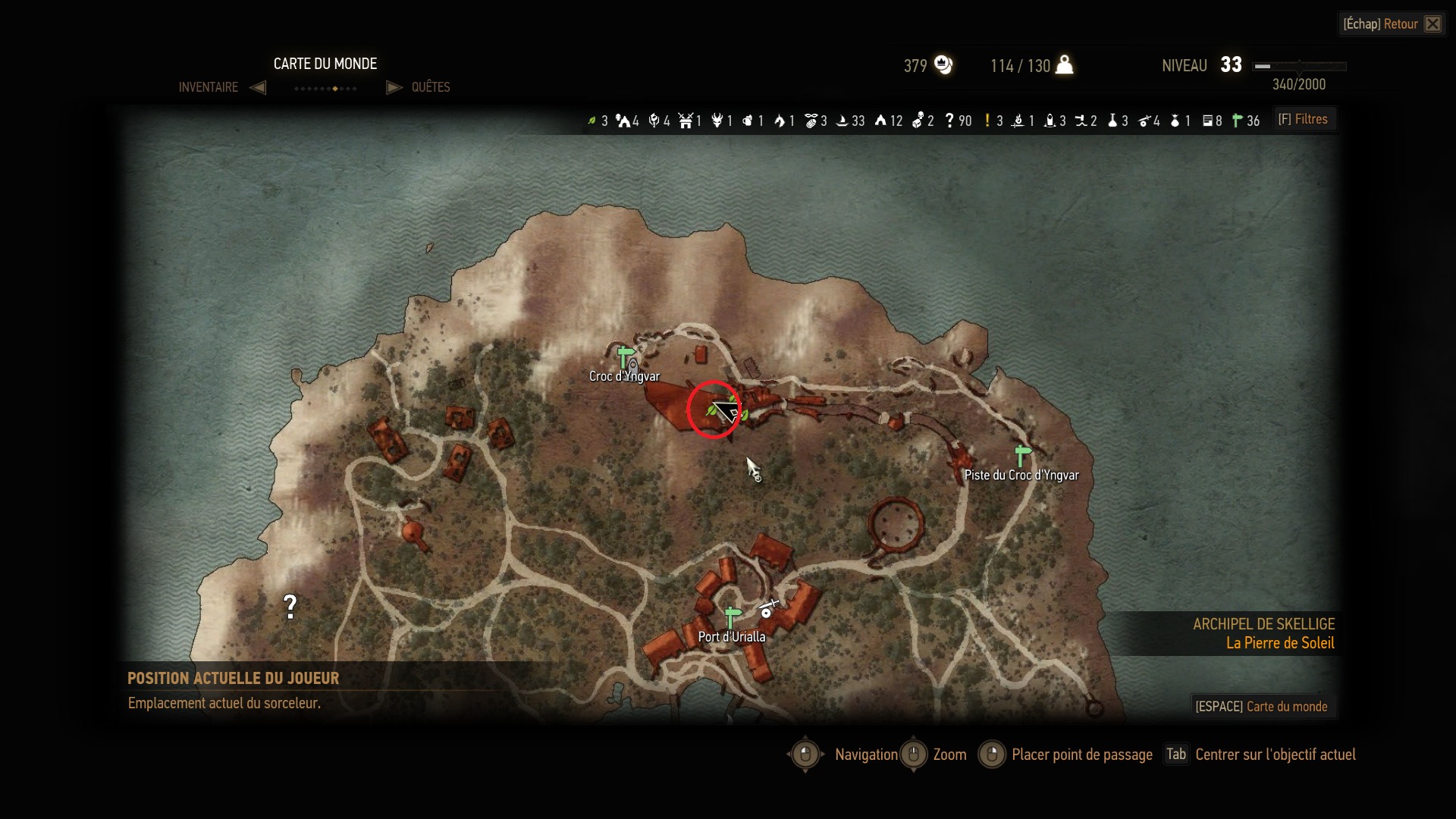Toggle the yellow exclamation quest filter
The width and height of the screenshot is (1456, 819).
(x=993, y=121)
